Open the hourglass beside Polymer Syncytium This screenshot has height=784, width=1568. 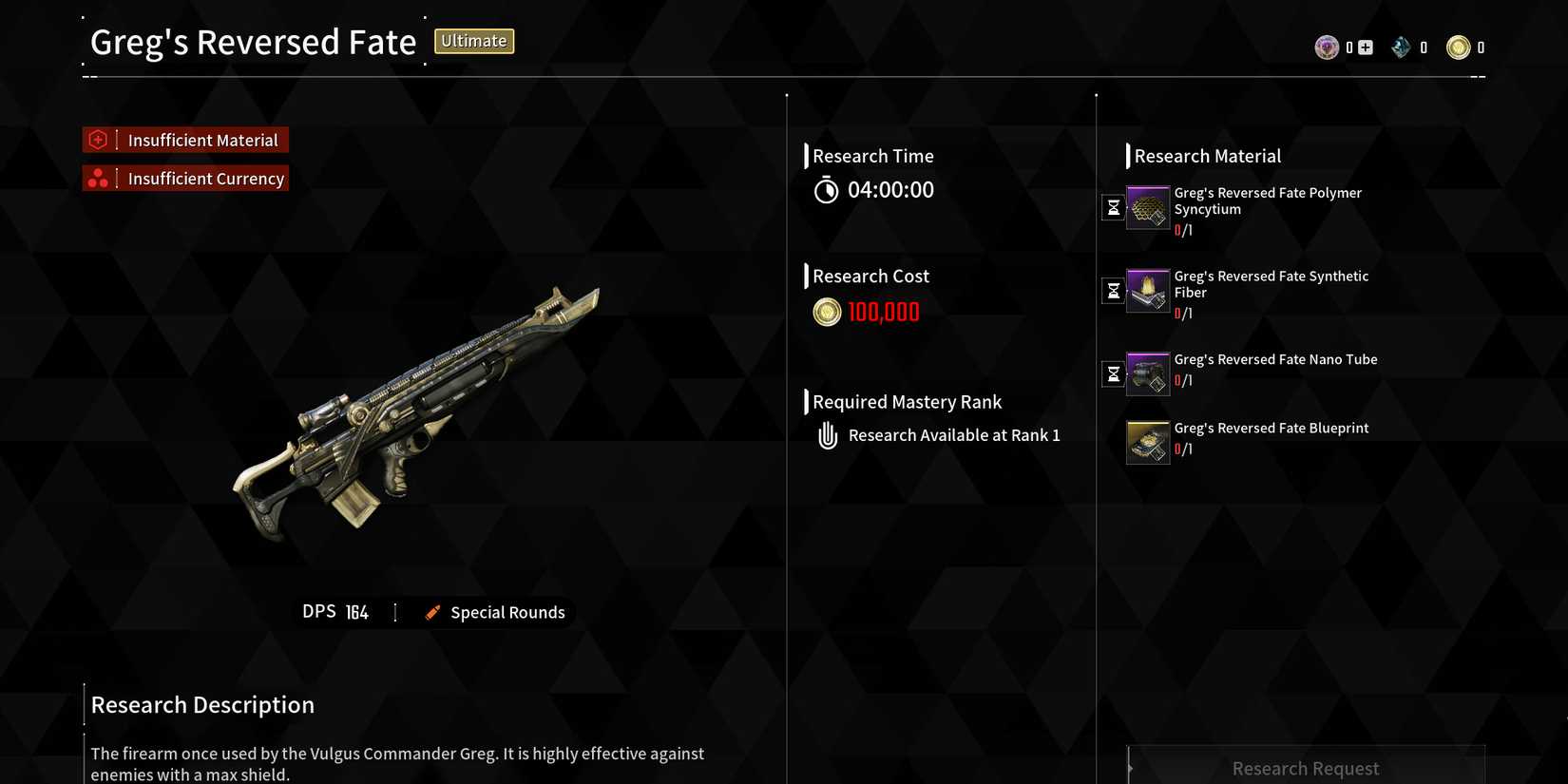tap(1113, 207)
